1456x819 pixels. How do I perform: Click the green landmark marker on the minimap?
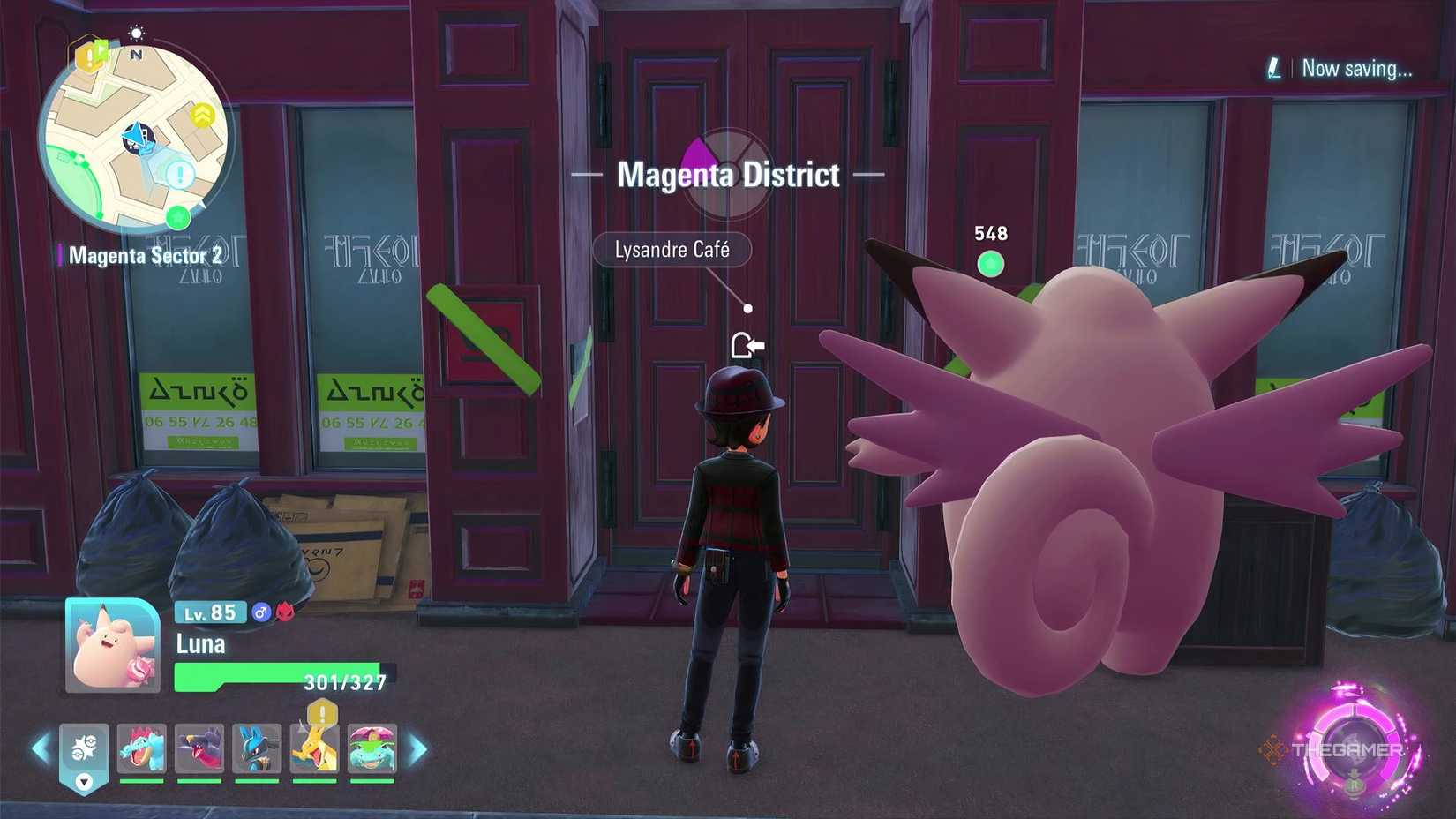point(176,217)
